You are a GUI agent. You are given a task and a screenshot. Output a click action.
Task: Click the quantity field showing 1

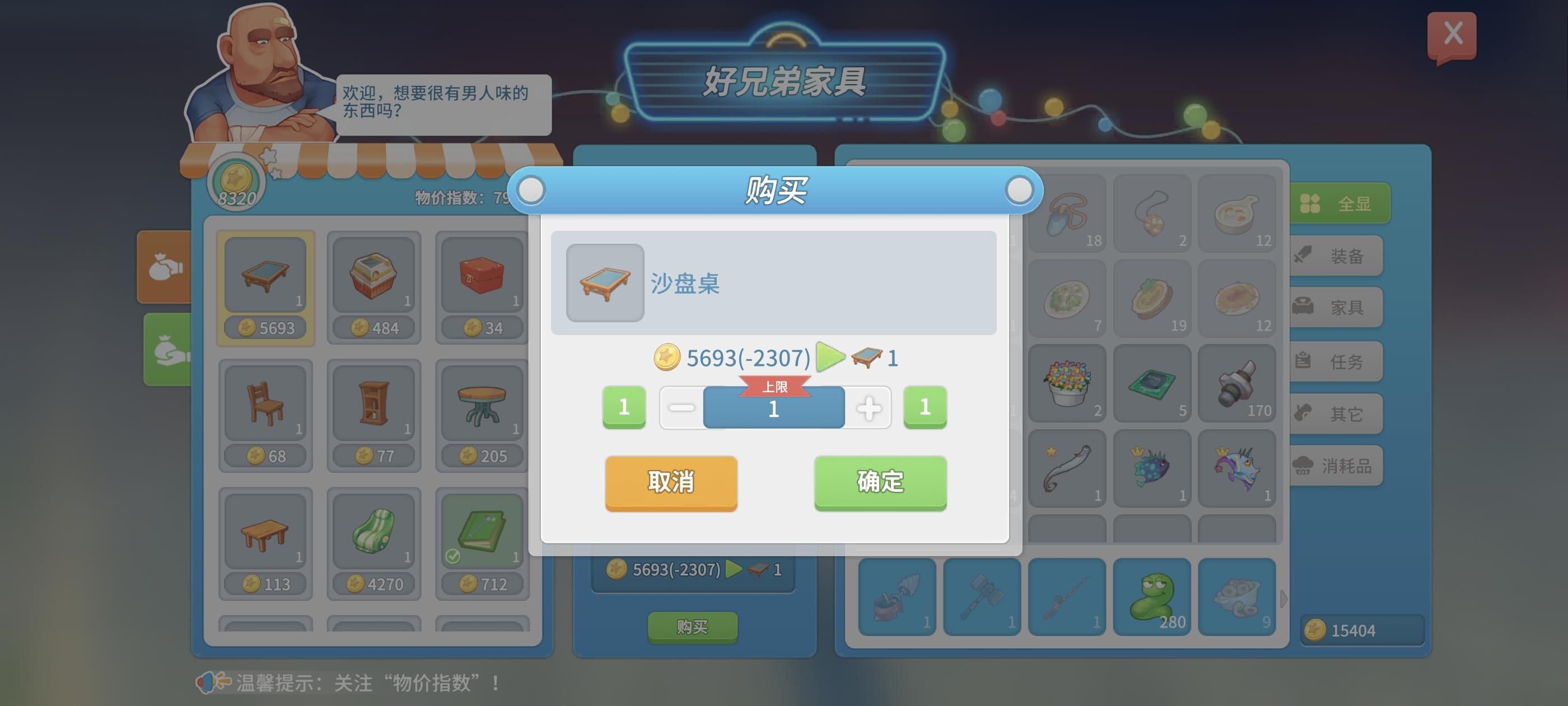(774, 408)
